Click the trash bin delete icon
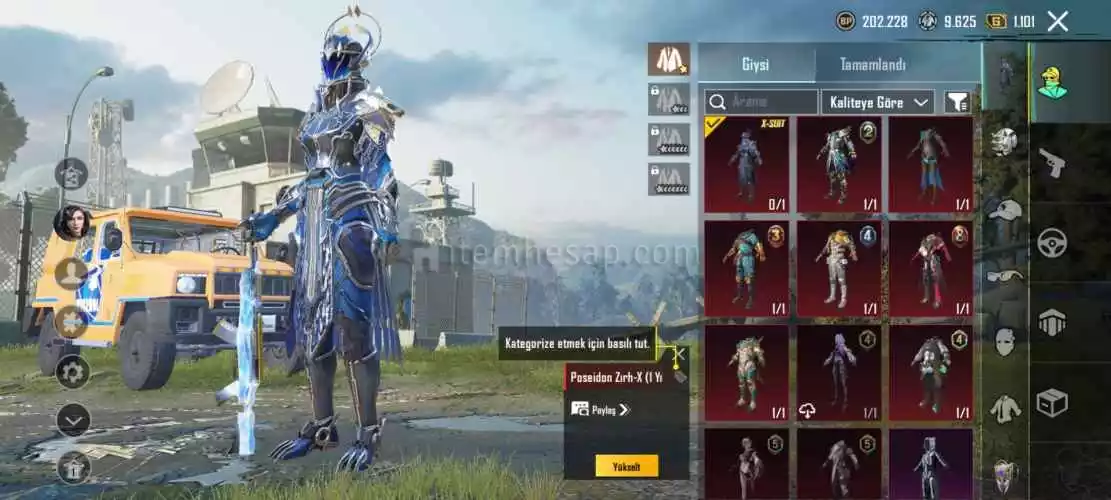The image size is (1111, 500). (x=72, y=466)
